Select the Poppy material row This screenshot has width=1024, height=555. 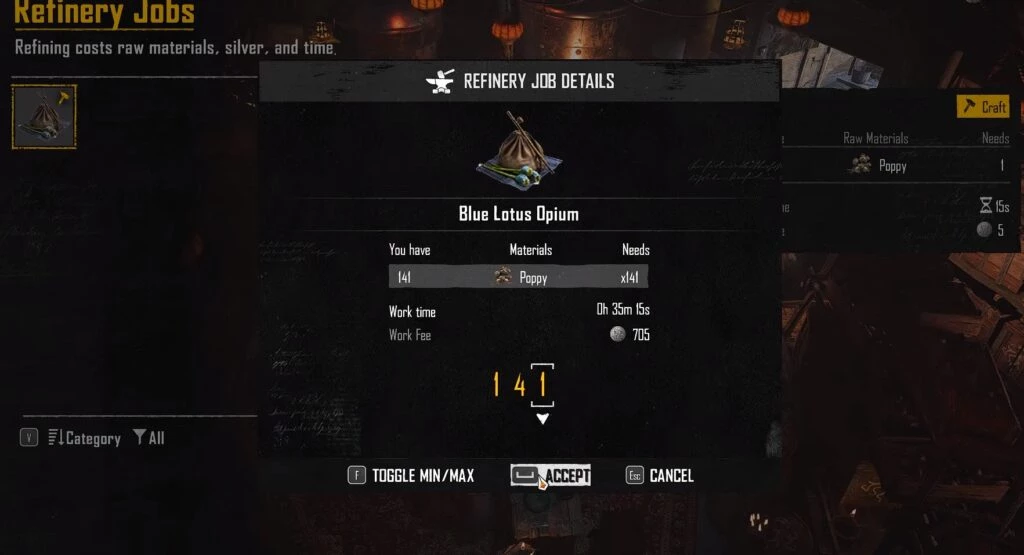pyautogui.click(x=518, y=277)
